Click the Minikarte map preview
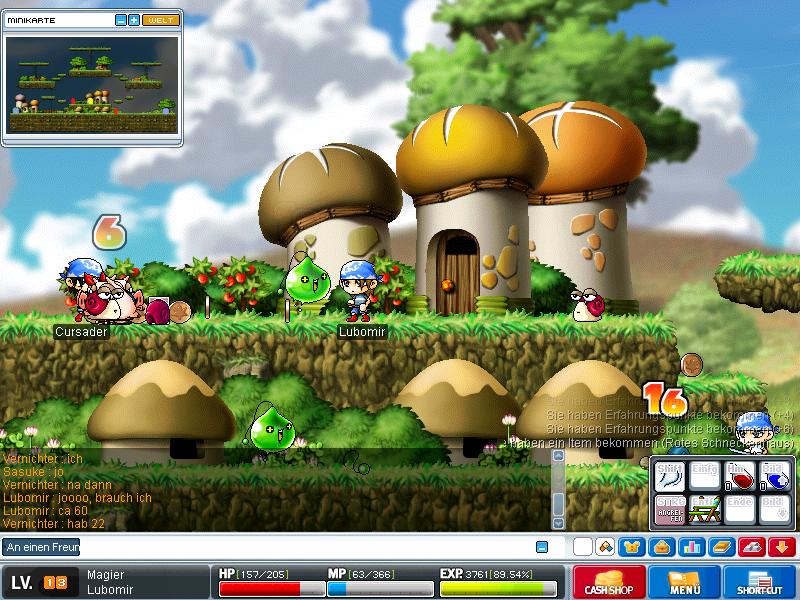 (93, 86)
